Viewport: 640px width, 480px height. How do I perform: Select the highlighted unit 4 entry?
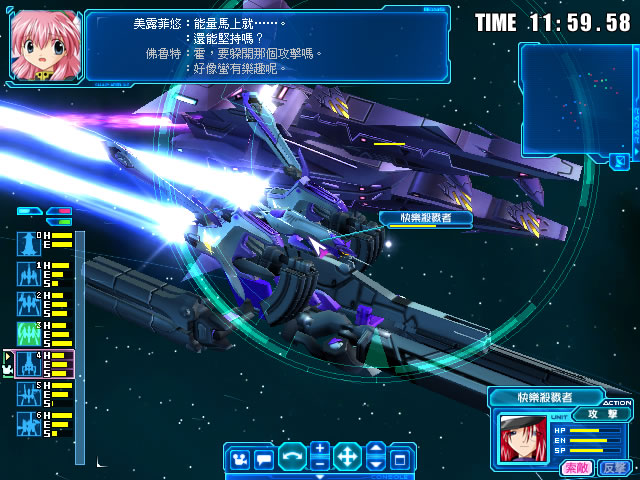click(x=28, y=362)
